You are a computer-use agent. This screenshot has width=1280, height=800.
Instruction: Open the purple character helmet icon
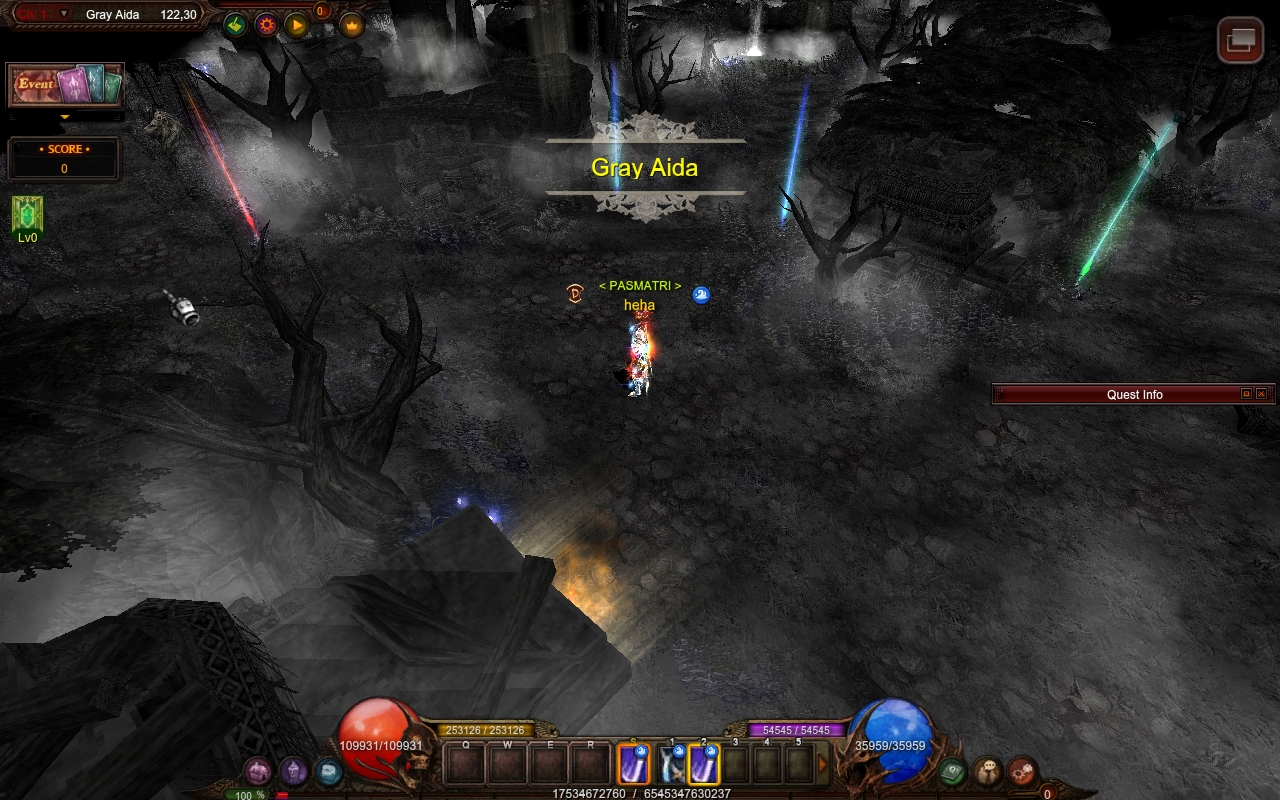293,771
